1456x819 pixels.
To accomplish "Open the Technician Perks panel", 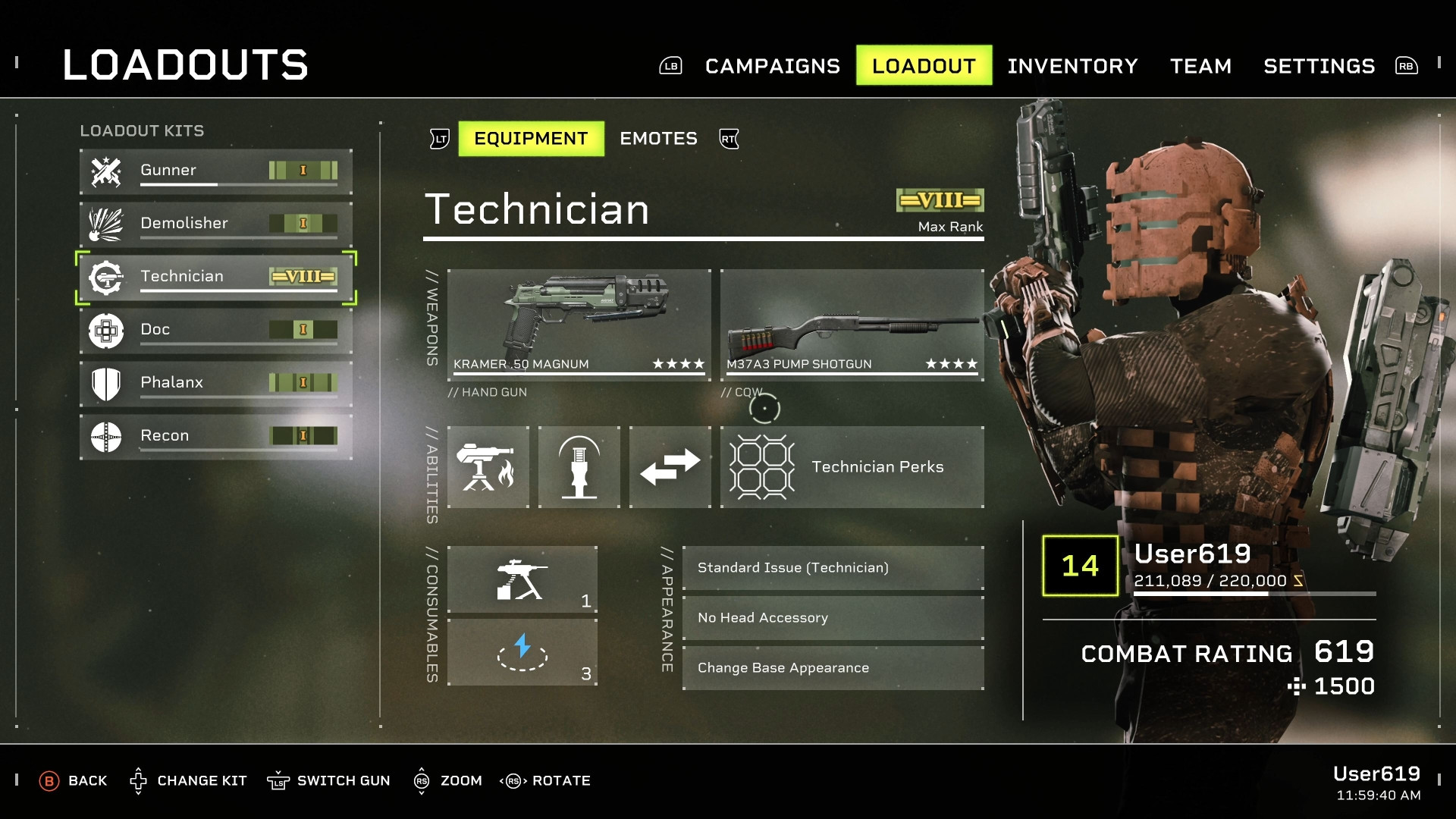I will pyautogui.click(x=852, y=467).
